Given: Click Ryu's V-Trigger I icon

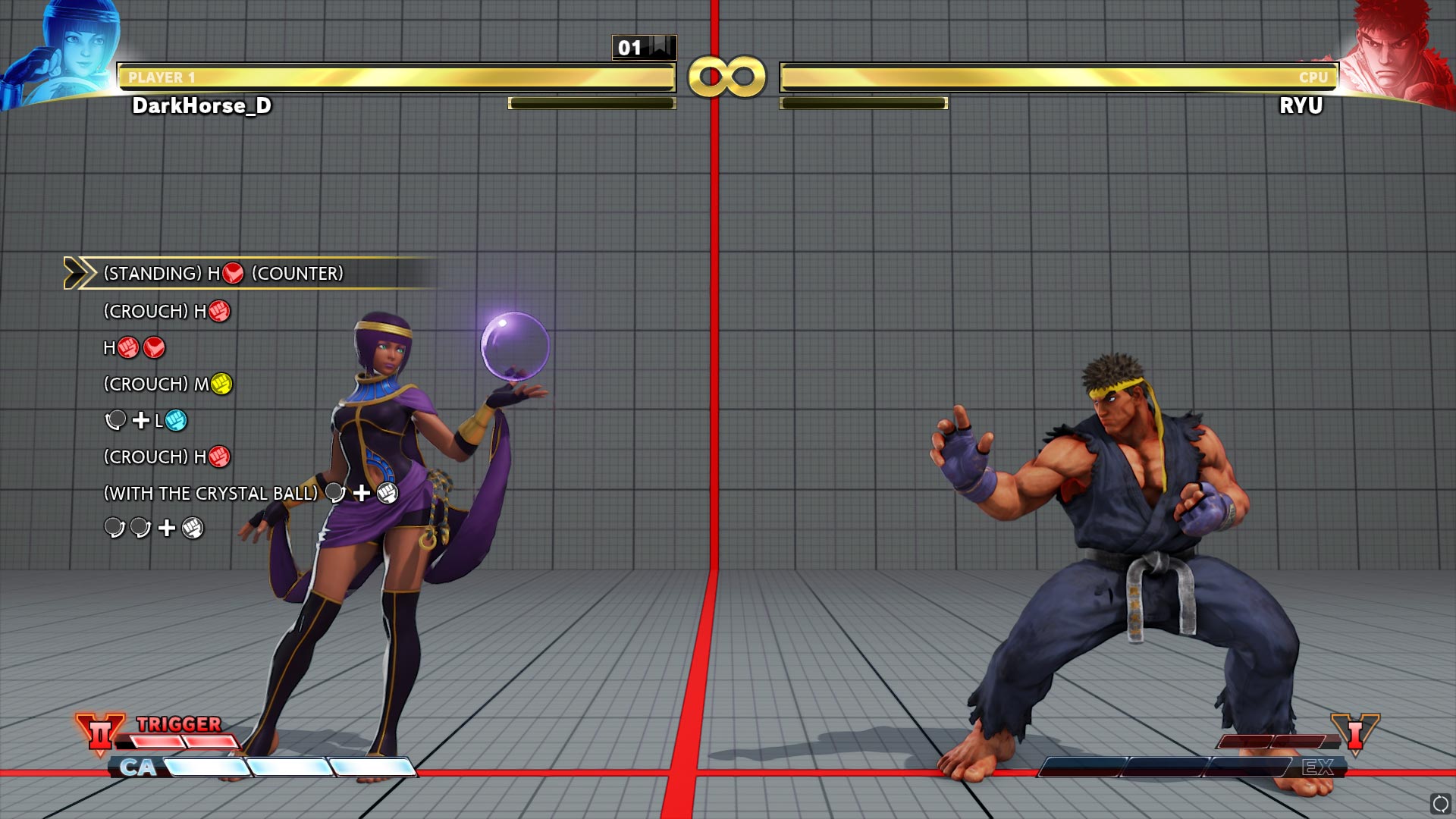Looking at the screenshot, I should click(1357, 734).
